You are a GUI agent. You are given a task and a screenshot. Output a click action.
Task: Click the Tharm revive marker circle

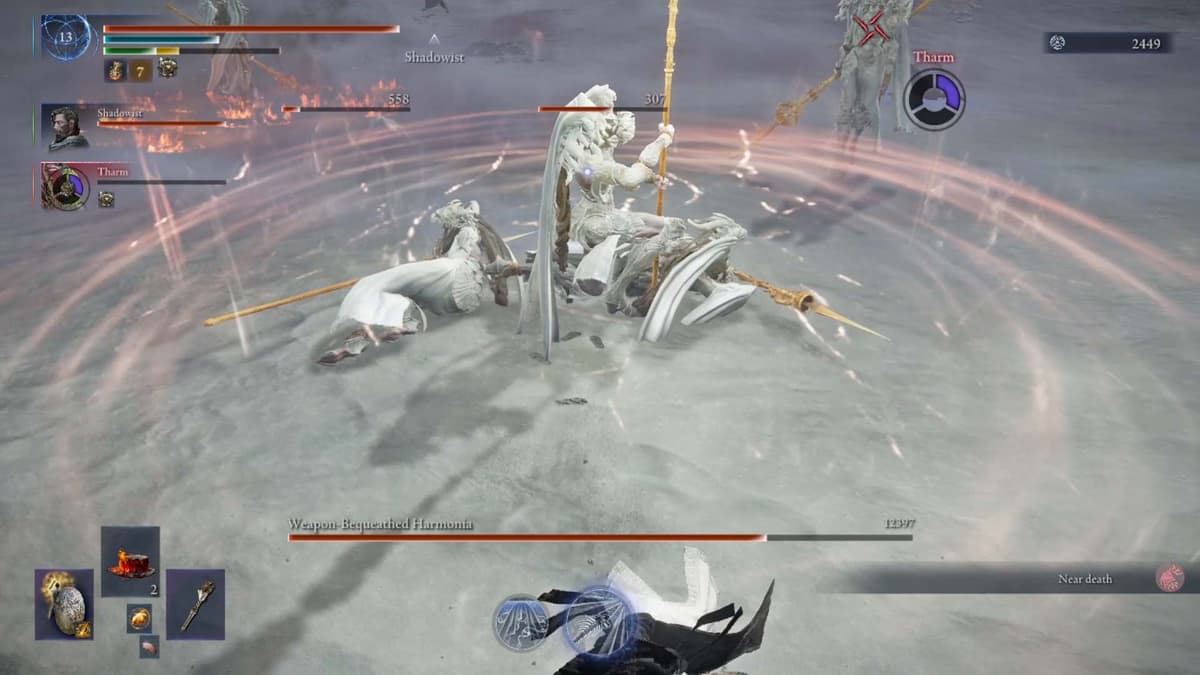(x=933, y=99)
